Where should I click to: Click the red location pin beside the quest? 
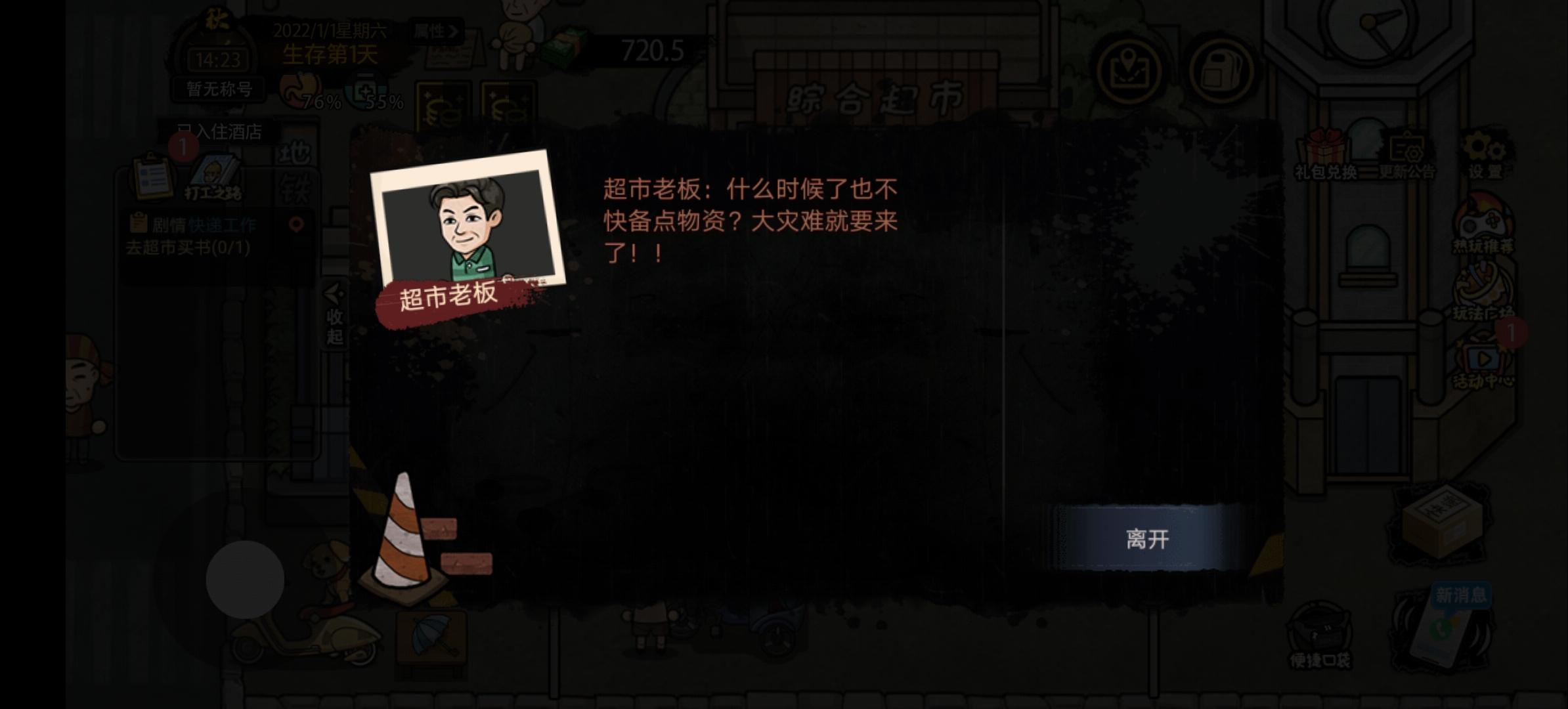click(x=297, y=225)
